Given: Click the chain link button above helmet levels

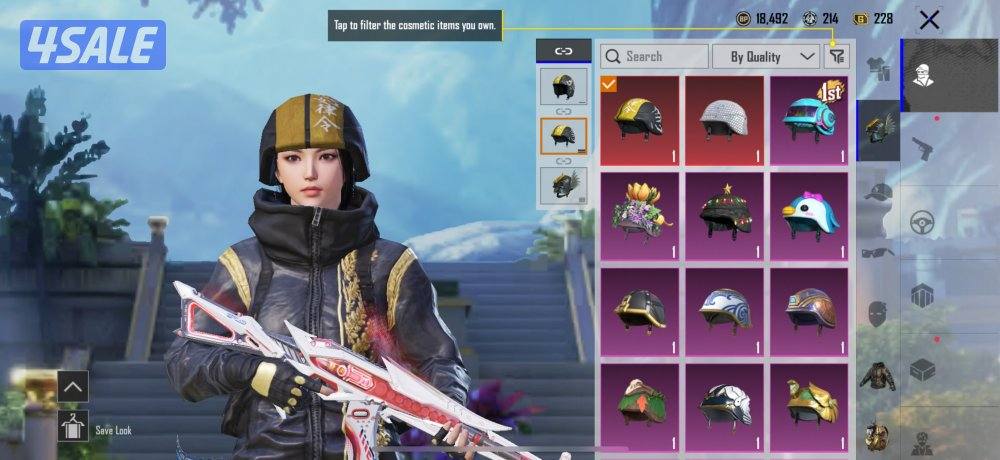Looking at the screenshot, I should point(563,51).
